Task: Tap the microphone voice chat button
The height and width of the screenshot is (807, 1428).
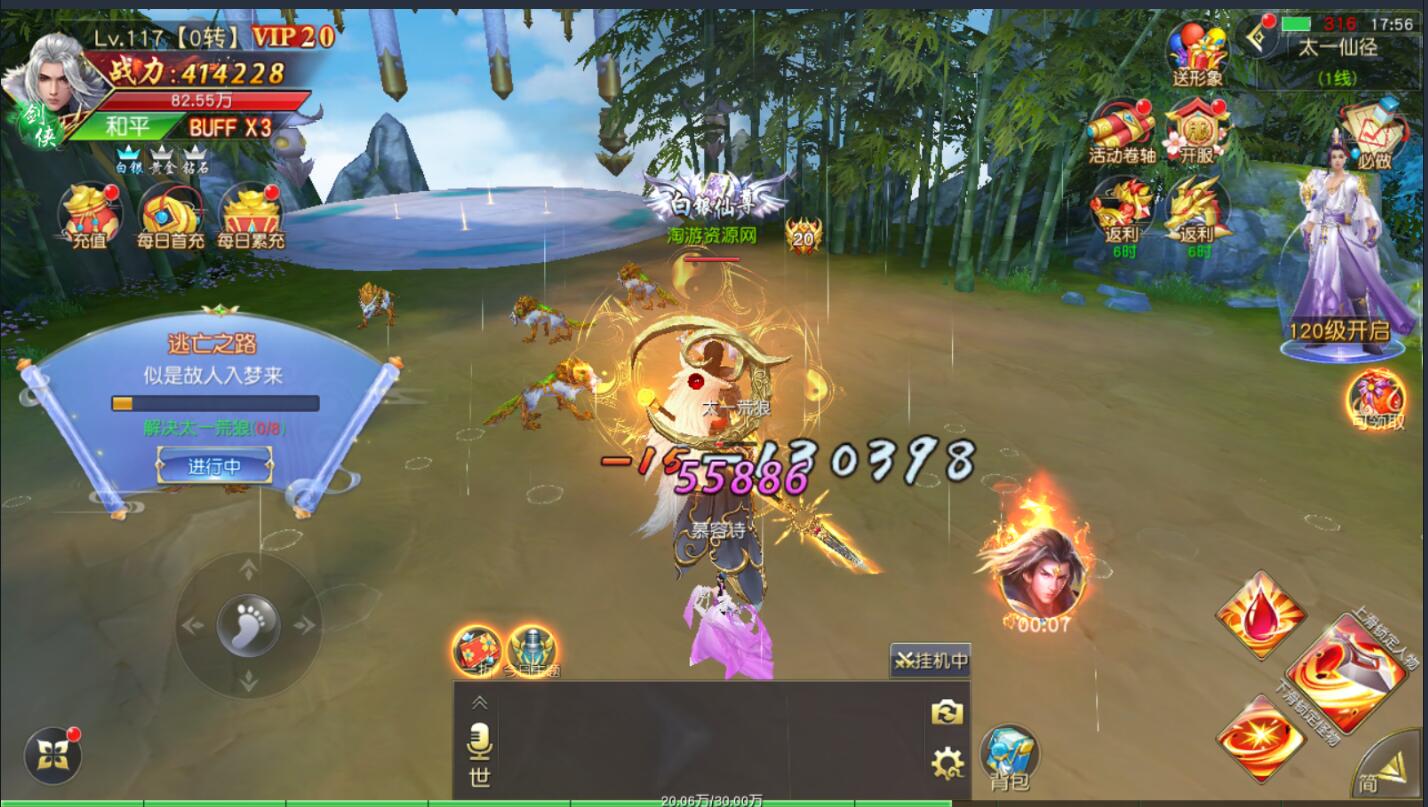Action: [480, 740]
